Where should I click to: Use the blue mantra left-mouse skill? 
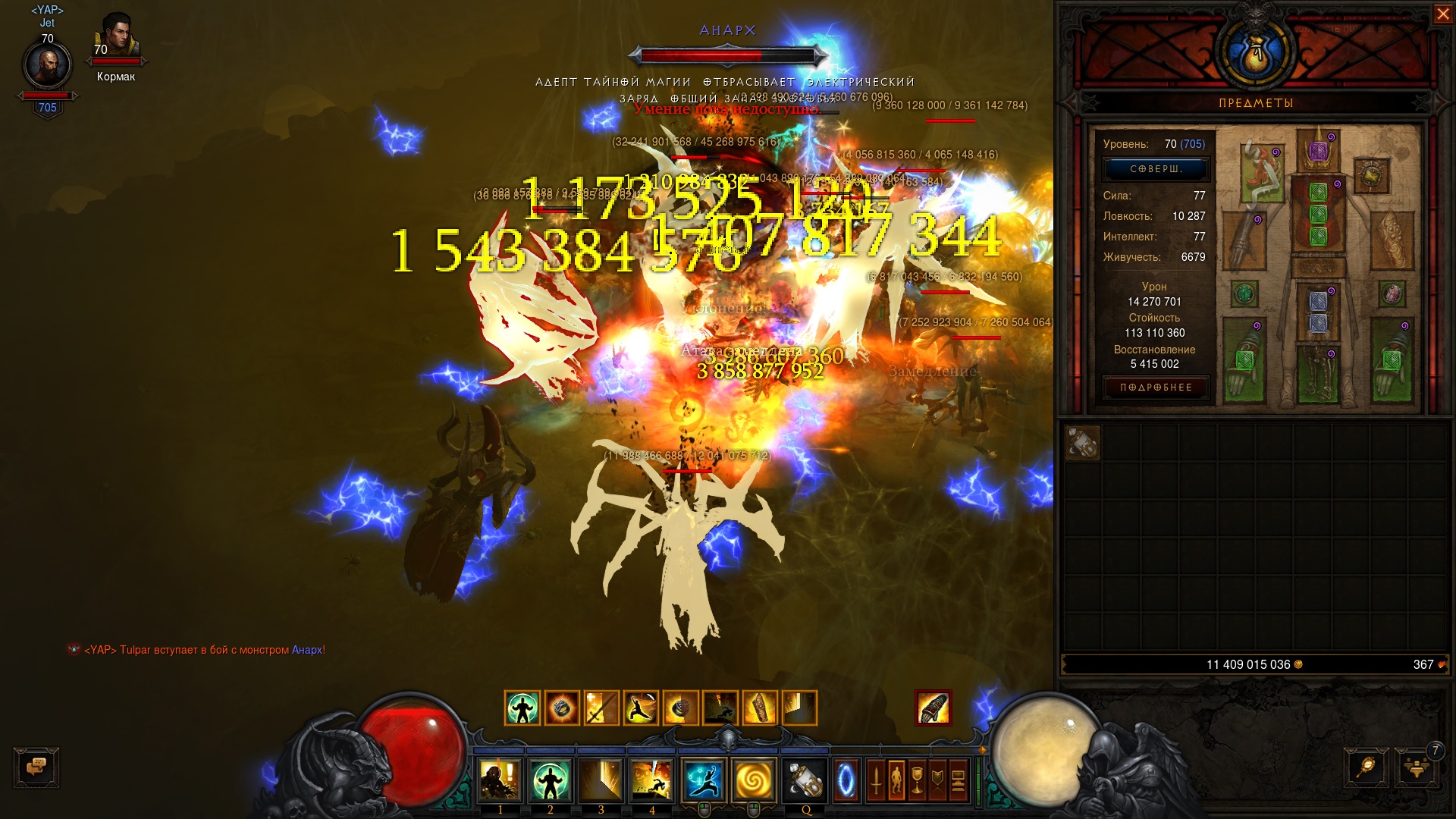click(x=704, y=781)
